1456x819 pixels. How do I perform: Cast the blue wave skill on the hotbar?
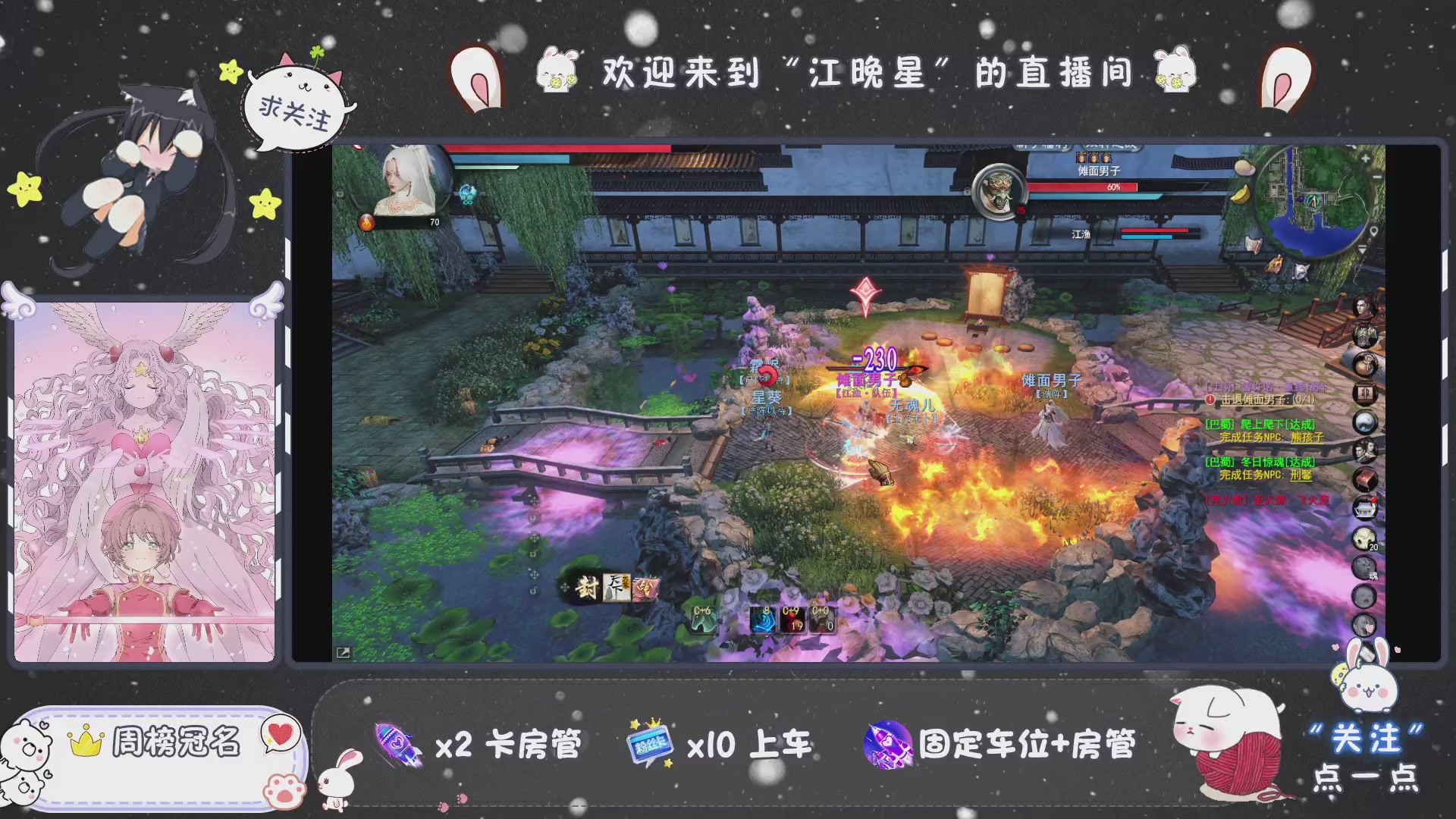click(764, 619)
